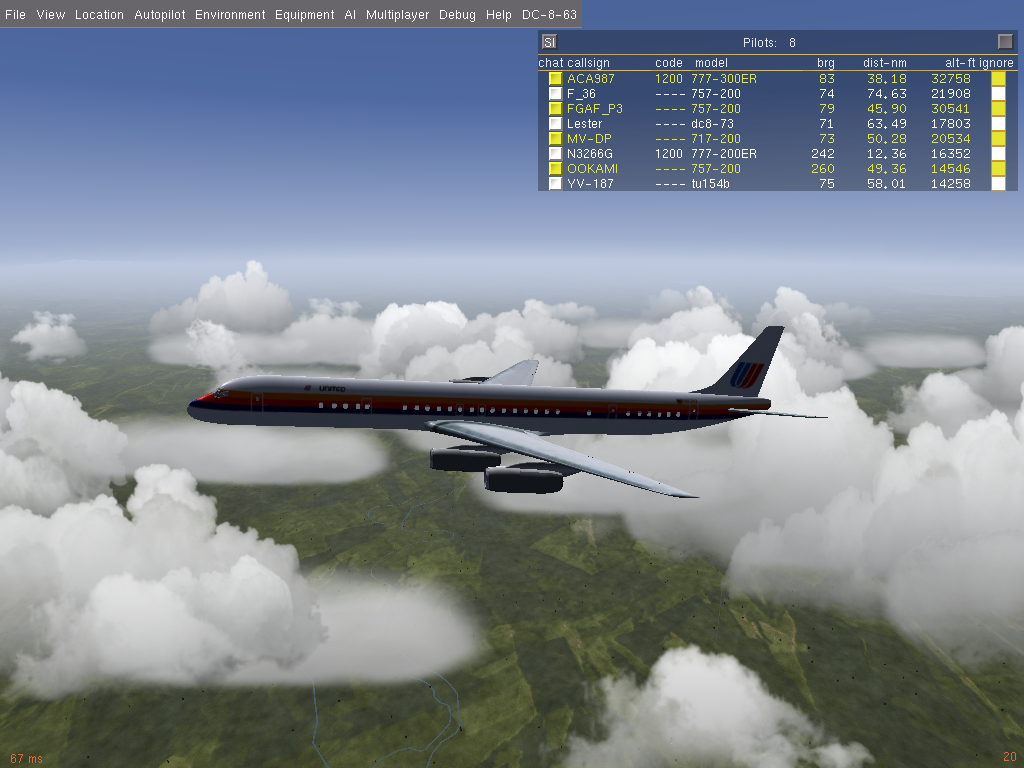Open the DC-8-63 aircraft menu

tap(548, 15)
